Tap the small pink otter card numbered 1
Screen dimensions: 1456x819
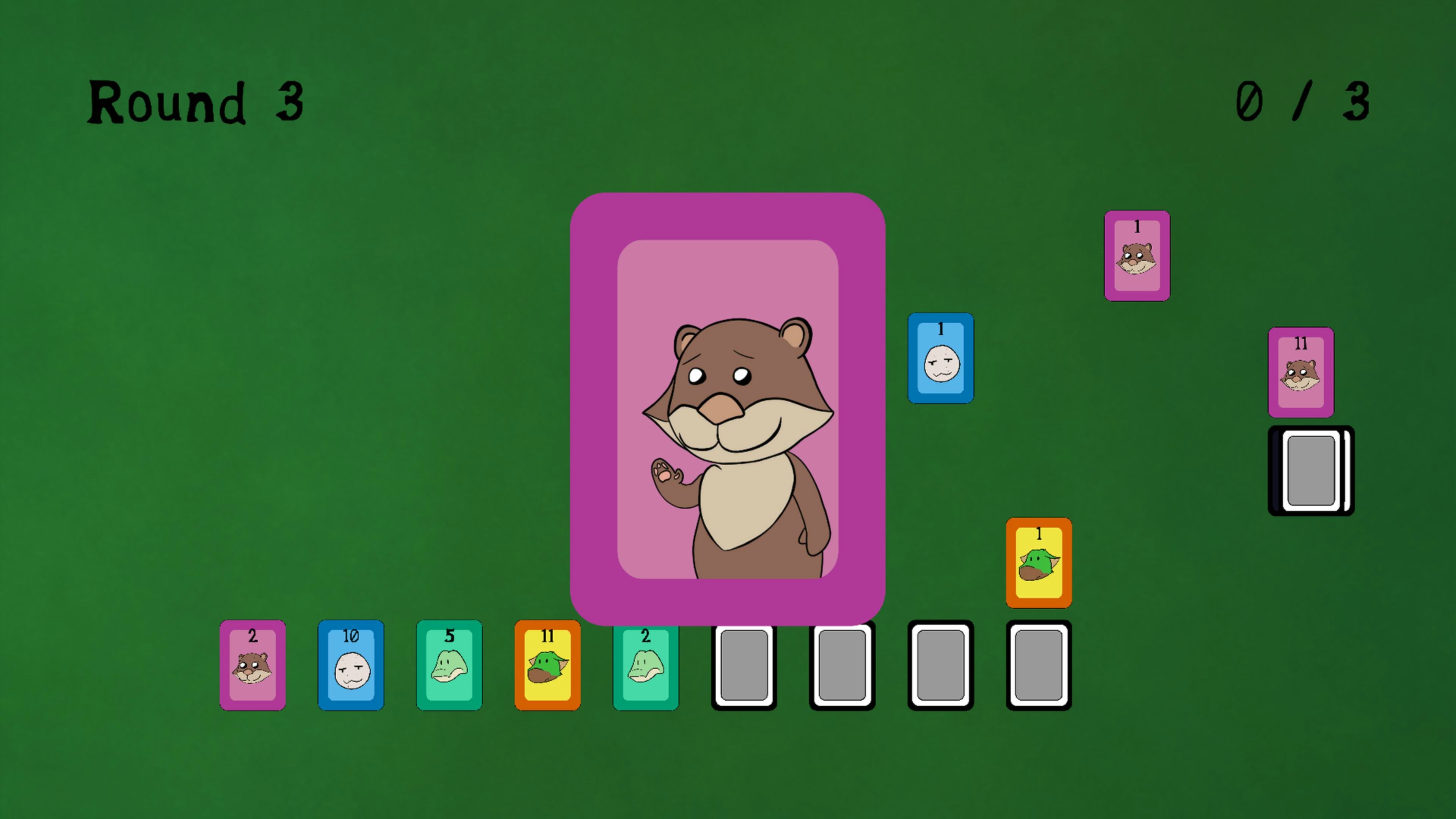[x=1137, y=256]
